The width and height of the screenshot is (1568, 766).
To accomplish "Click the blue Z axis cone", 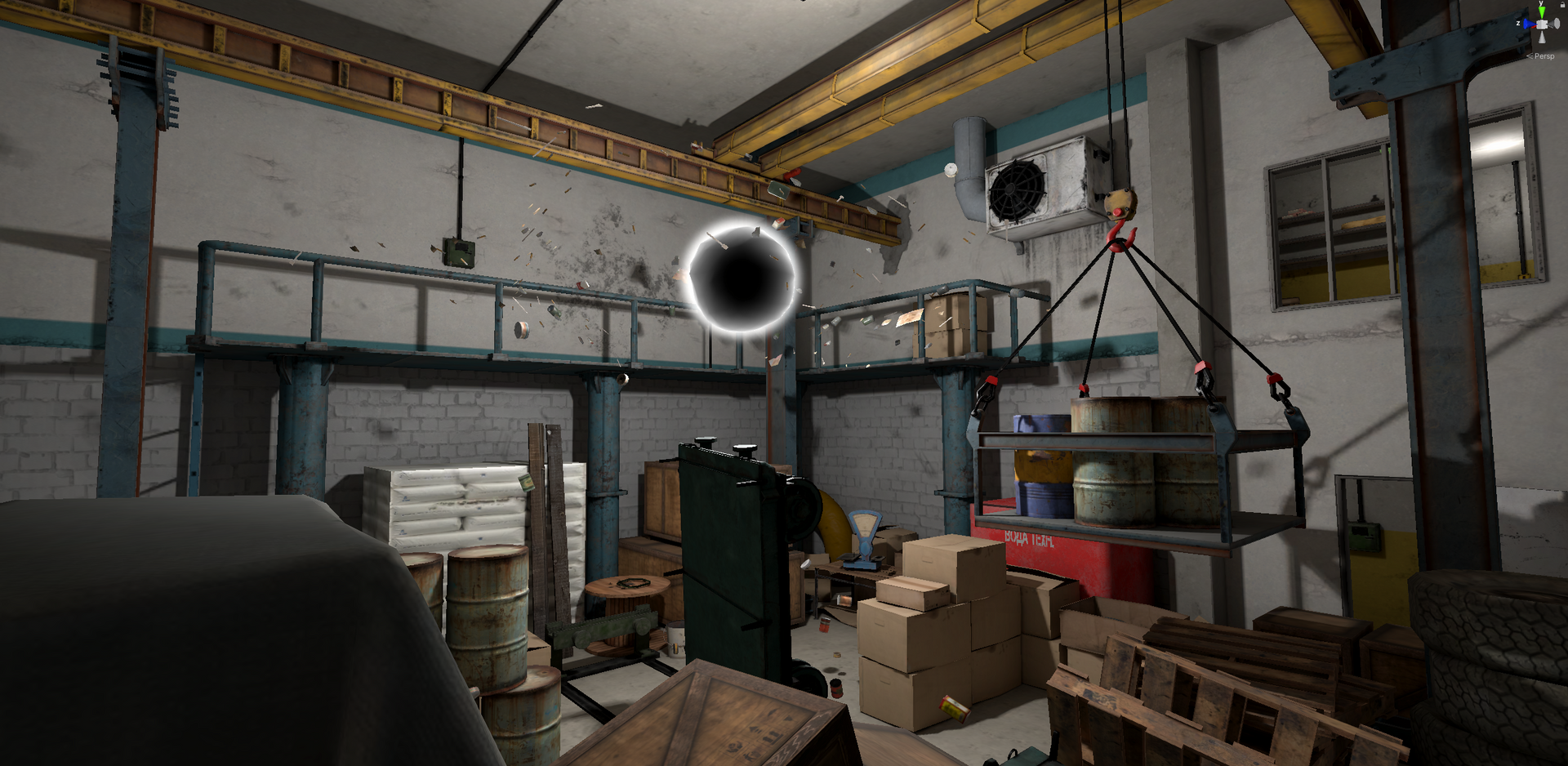I will click(x=1527, y=24).
